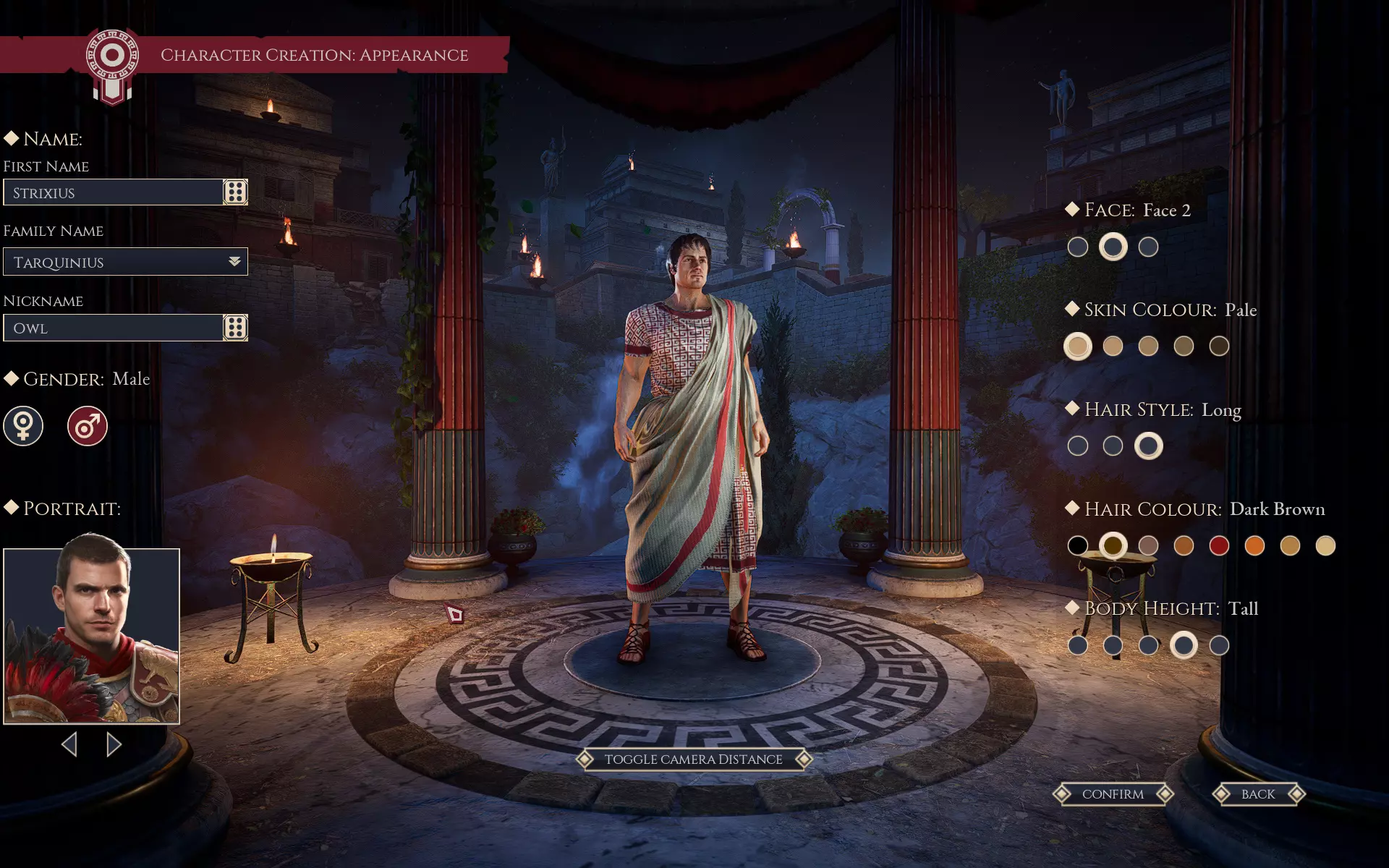Click the character portrait image
Viewport: 1389px width, 868px height.
pos(91,637)
